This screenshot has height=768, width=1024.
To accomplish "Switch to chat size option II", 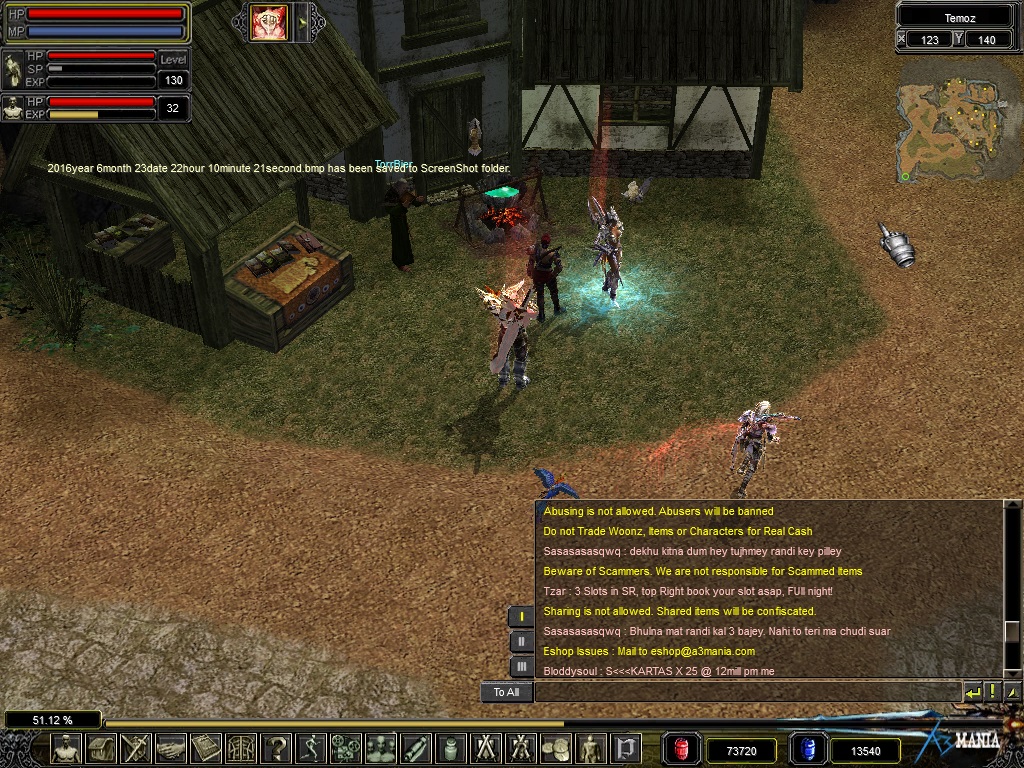I will click(x=521, y=642).
